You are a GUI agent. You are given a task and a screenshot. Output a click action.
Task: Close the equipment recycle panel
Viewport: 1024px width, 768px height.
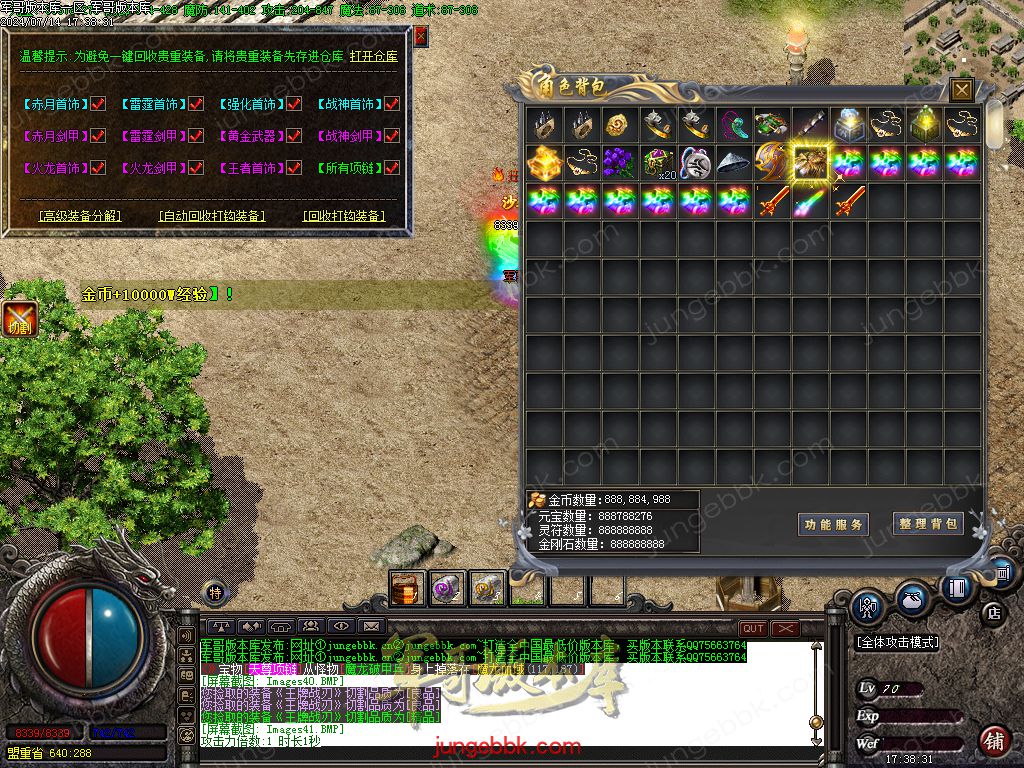pos(421,36)
